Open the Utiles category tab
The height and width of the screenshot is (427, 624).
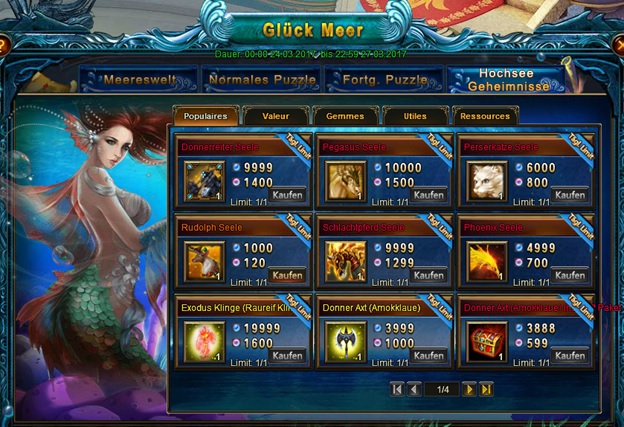[x=414, y=116]
